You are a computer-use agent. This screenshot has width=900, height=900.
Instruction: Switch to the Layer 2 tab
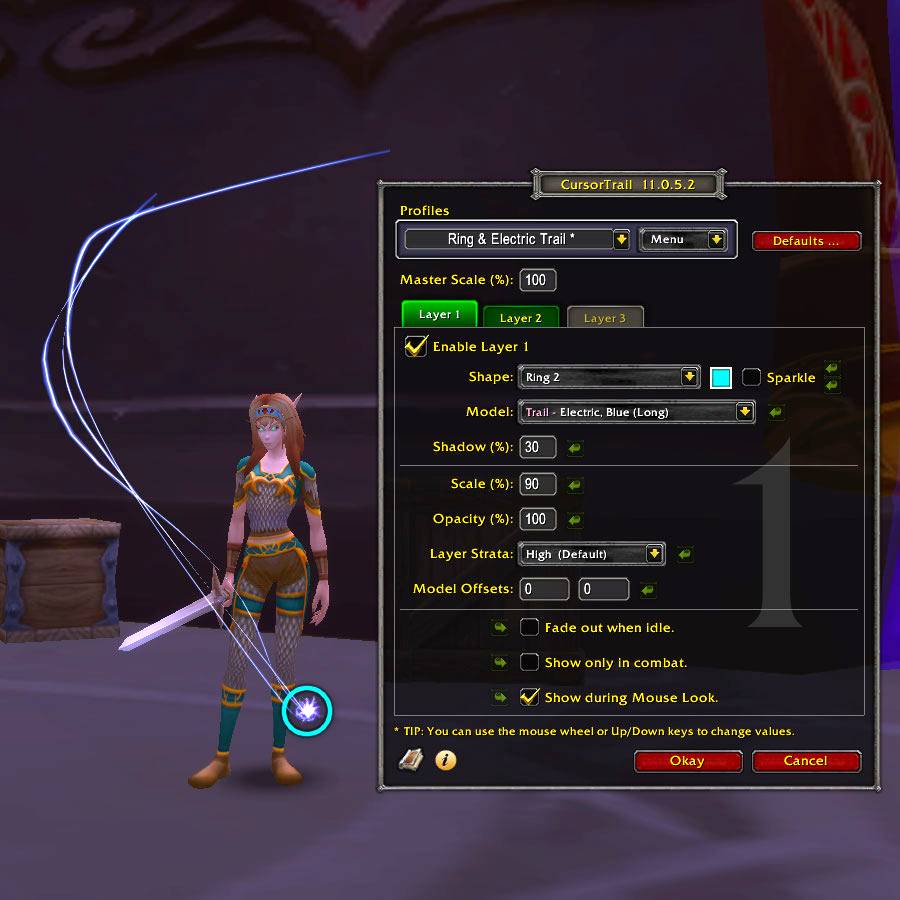pyautogui.click(x=520, y=318)
